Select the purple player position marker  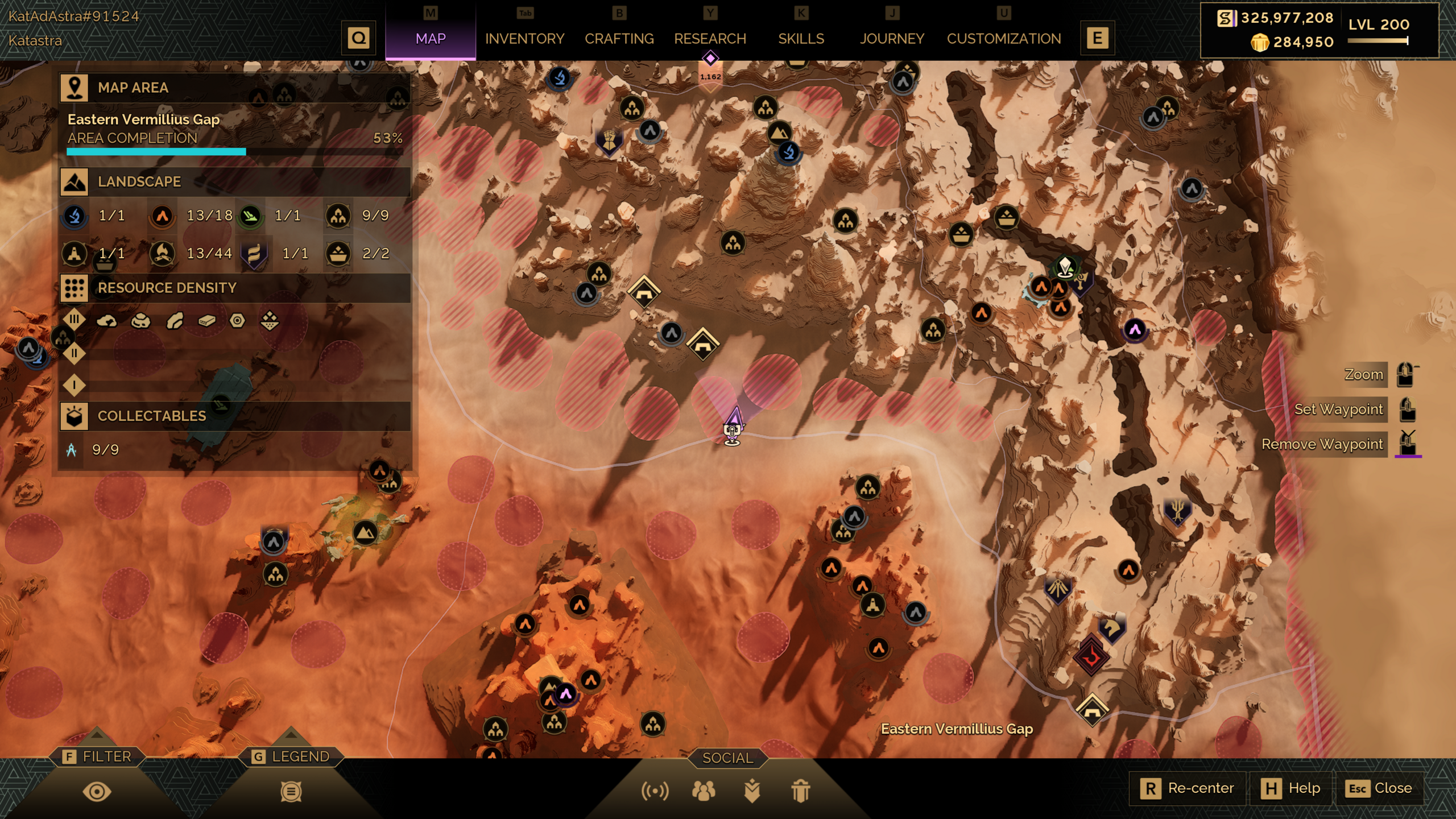pos(734,421)
